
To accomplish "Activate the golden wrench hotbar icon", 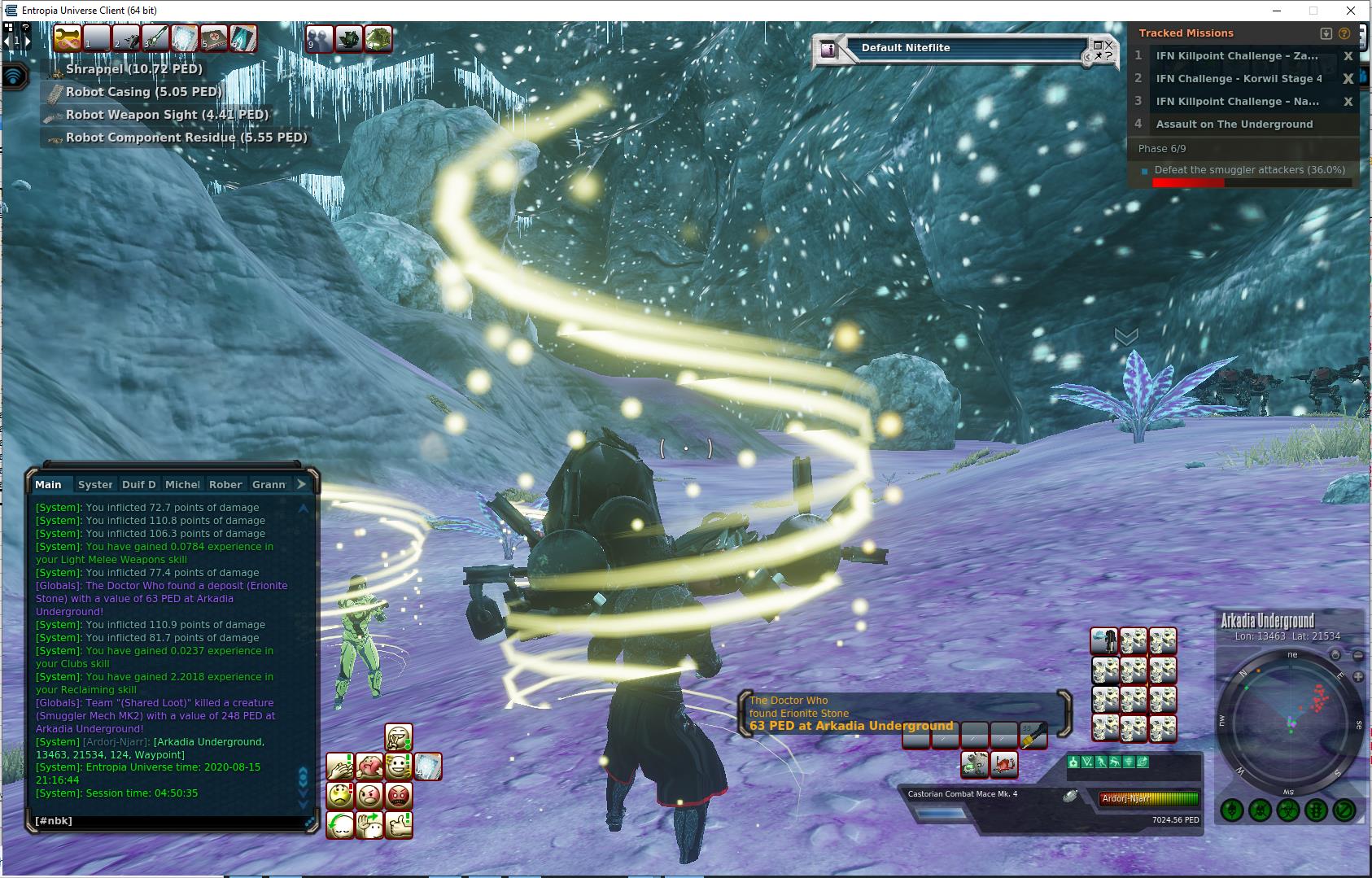I will tap(68, 38).
